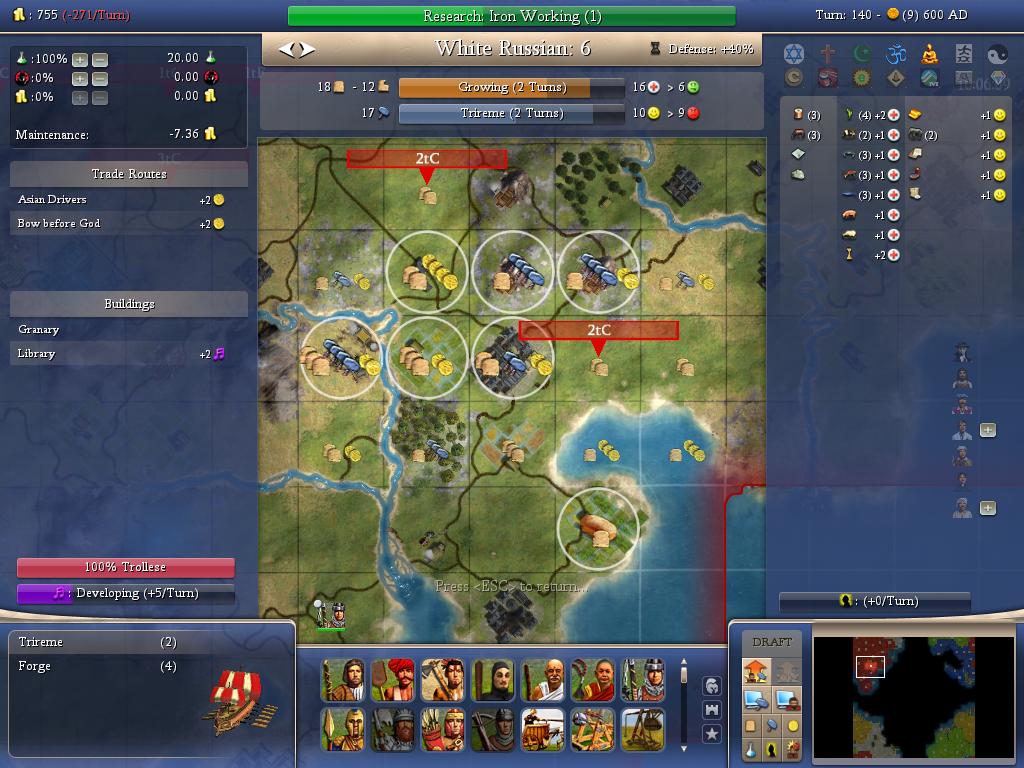Toggle the orange arrow emphasis button under Draft
The height and width of the screenshot is (768, 1024).
[x=754, y=671]
